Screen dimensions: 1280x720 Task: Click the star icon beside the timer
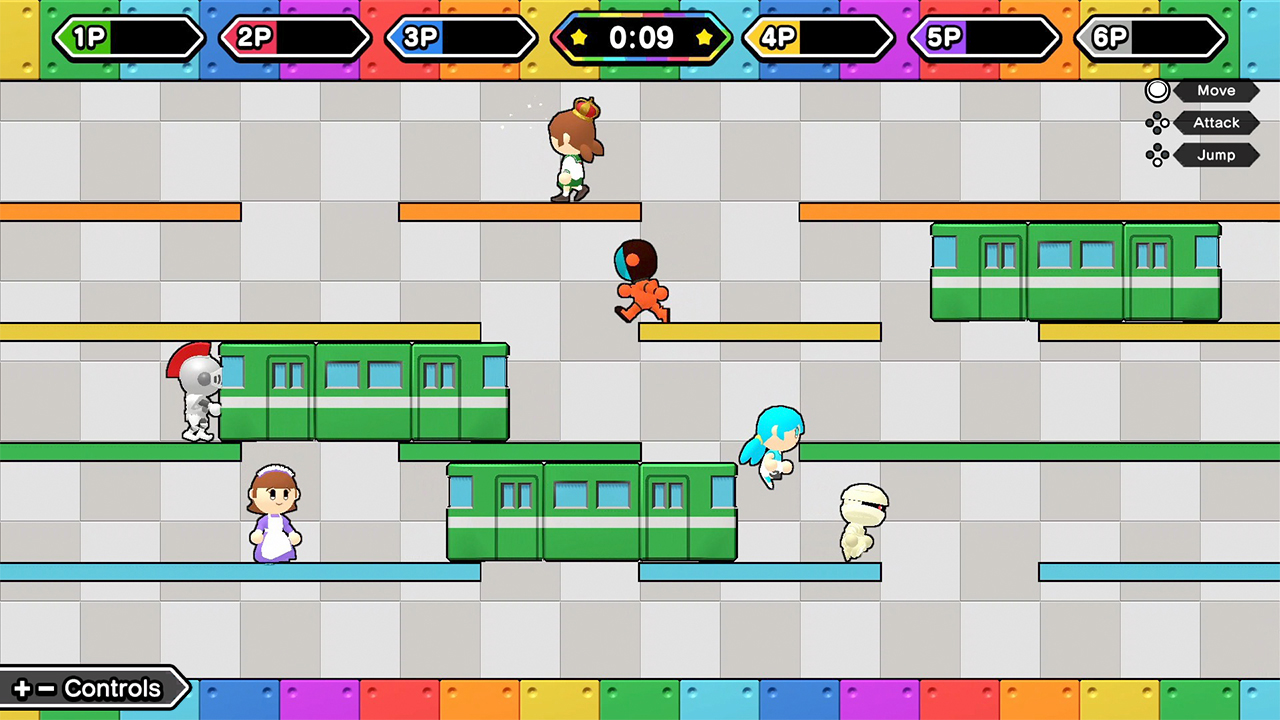577,38
